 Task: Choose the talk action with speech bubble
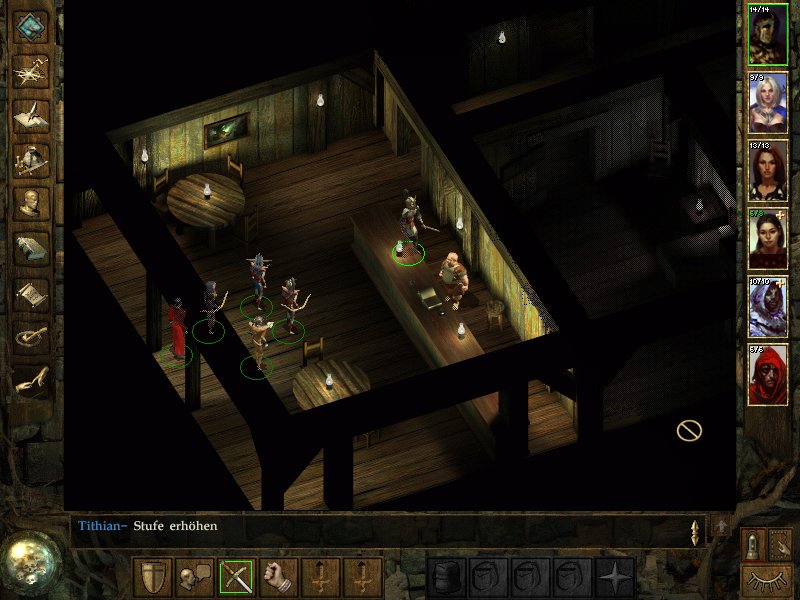[x=194, y=577]
